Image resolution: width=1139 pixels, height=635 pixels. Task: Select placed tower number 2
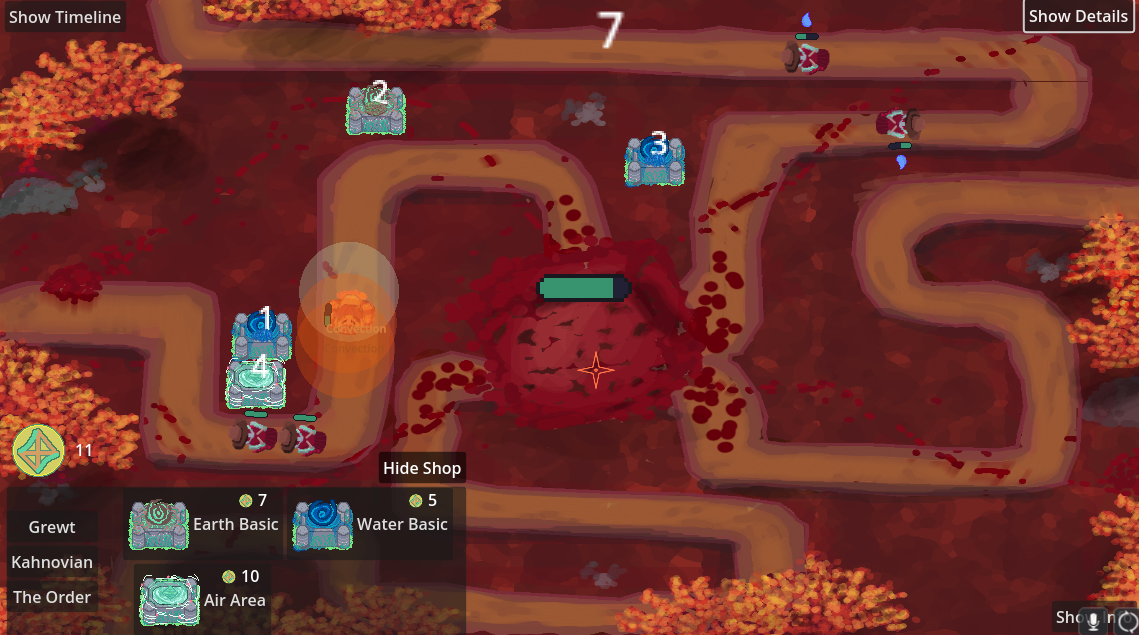(376, 110)
